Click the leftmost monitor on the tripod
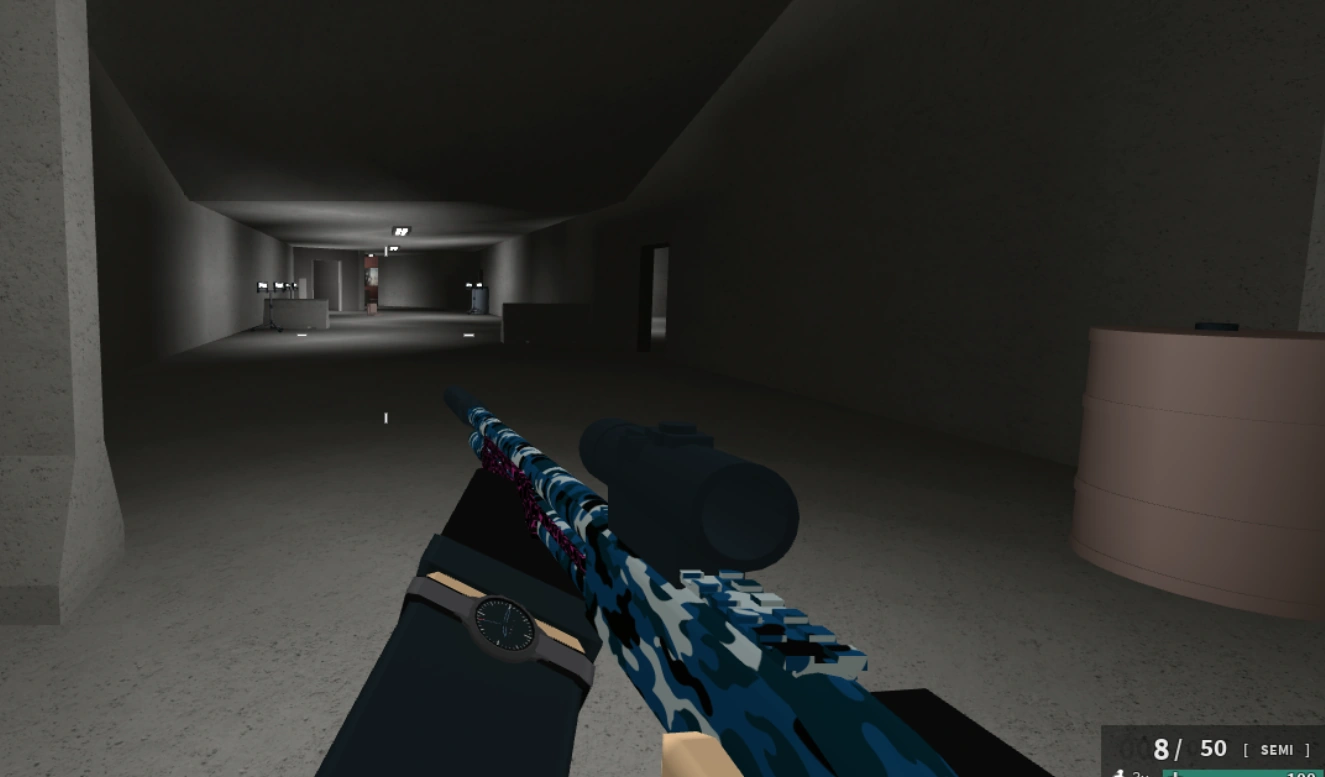This screenshot has width=1325, height=777. [x=261, y=284]
